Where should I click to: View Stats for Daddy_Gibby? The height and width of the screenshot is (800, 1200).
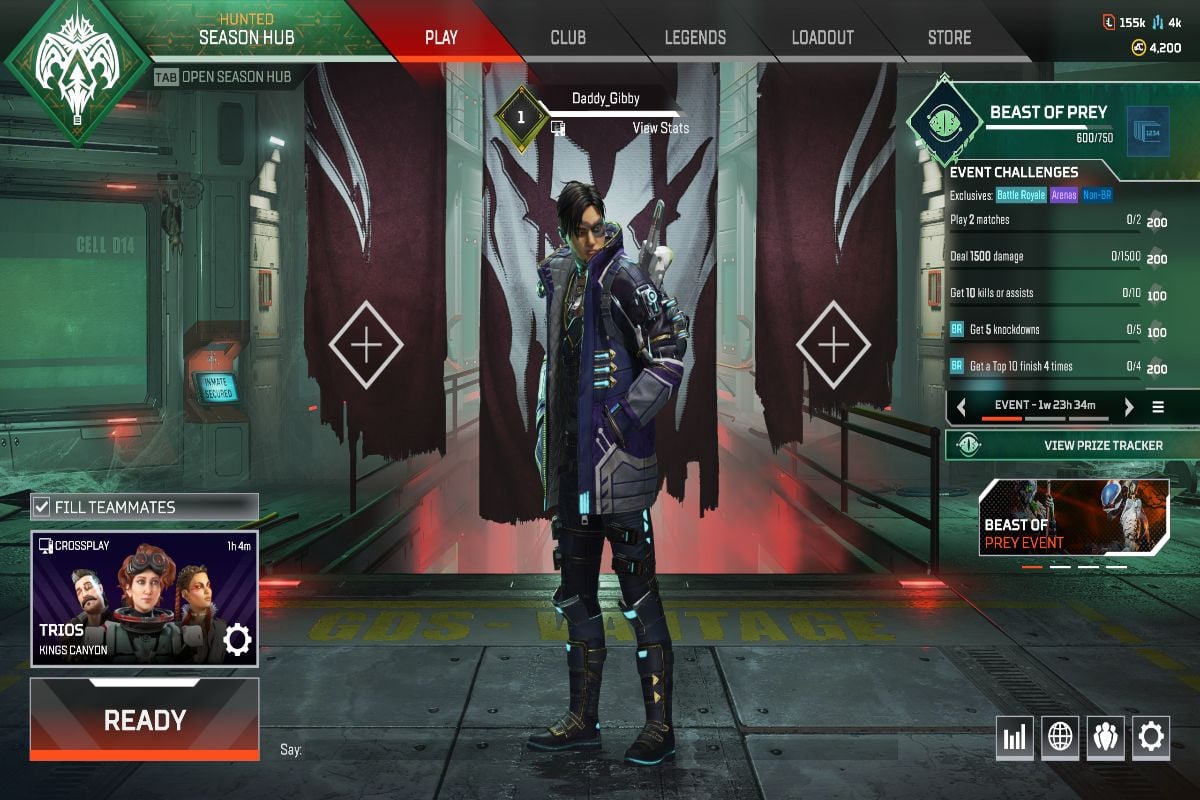point(660,128)
